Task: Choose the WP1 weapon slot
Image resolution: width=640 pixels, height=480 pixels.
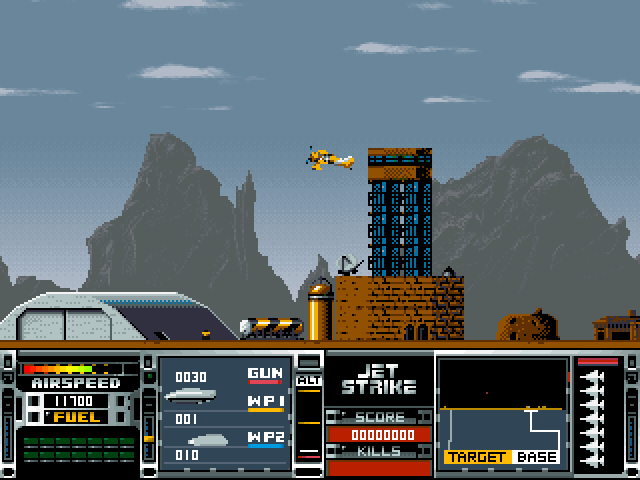Action: coord(266,402)
